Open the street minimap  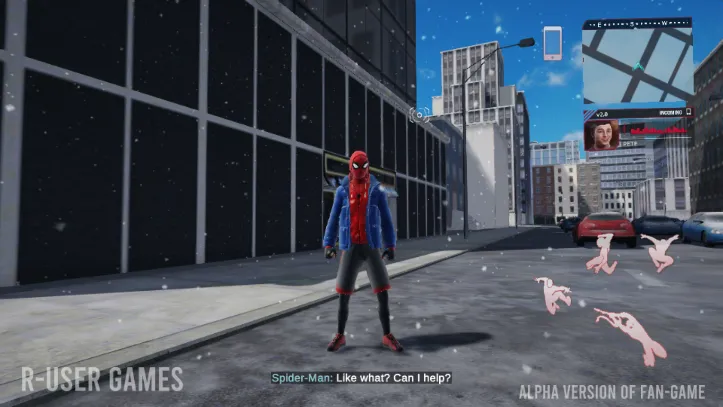click(638, 65)
